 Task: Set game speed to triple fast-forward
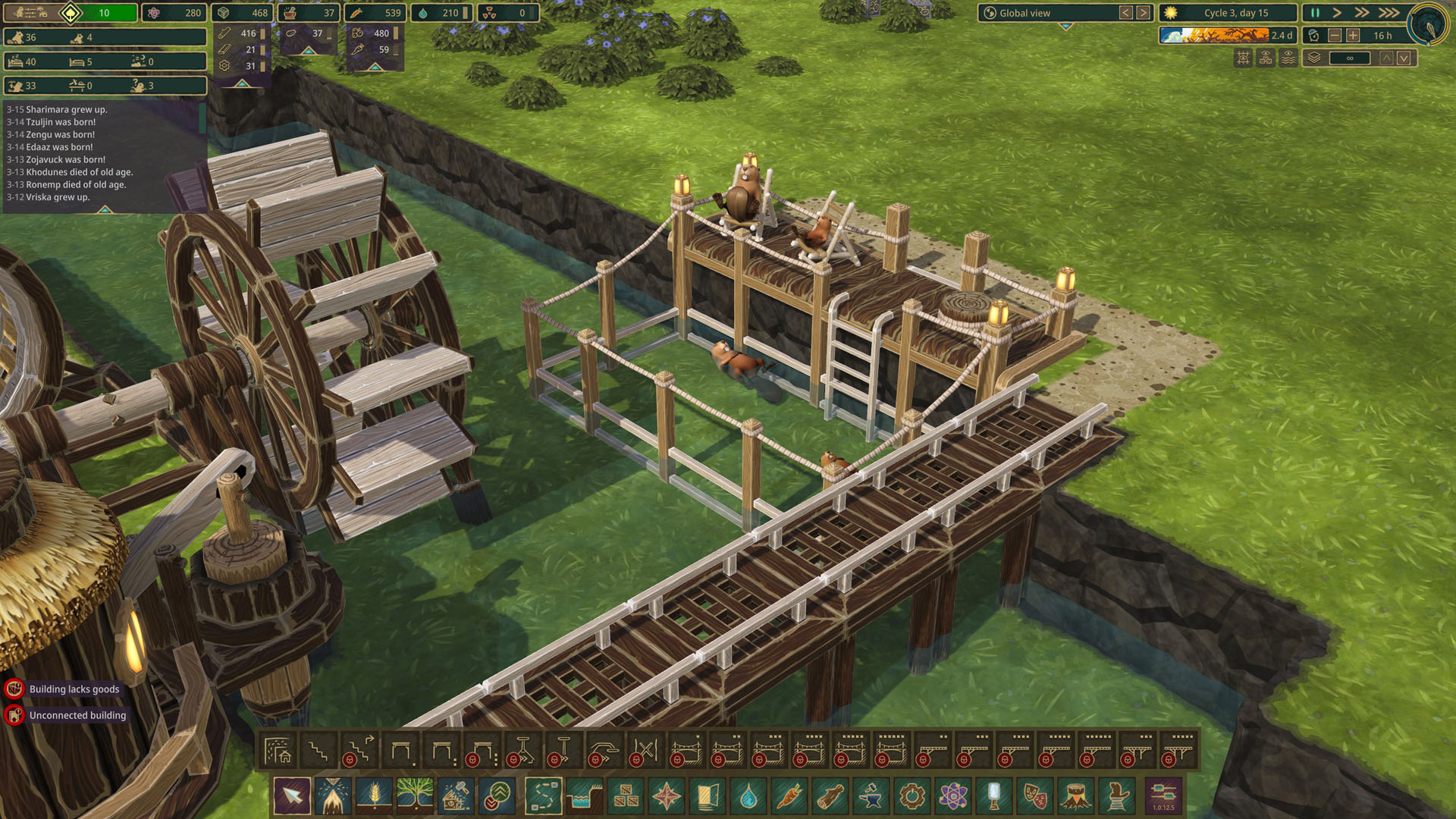1389,13
